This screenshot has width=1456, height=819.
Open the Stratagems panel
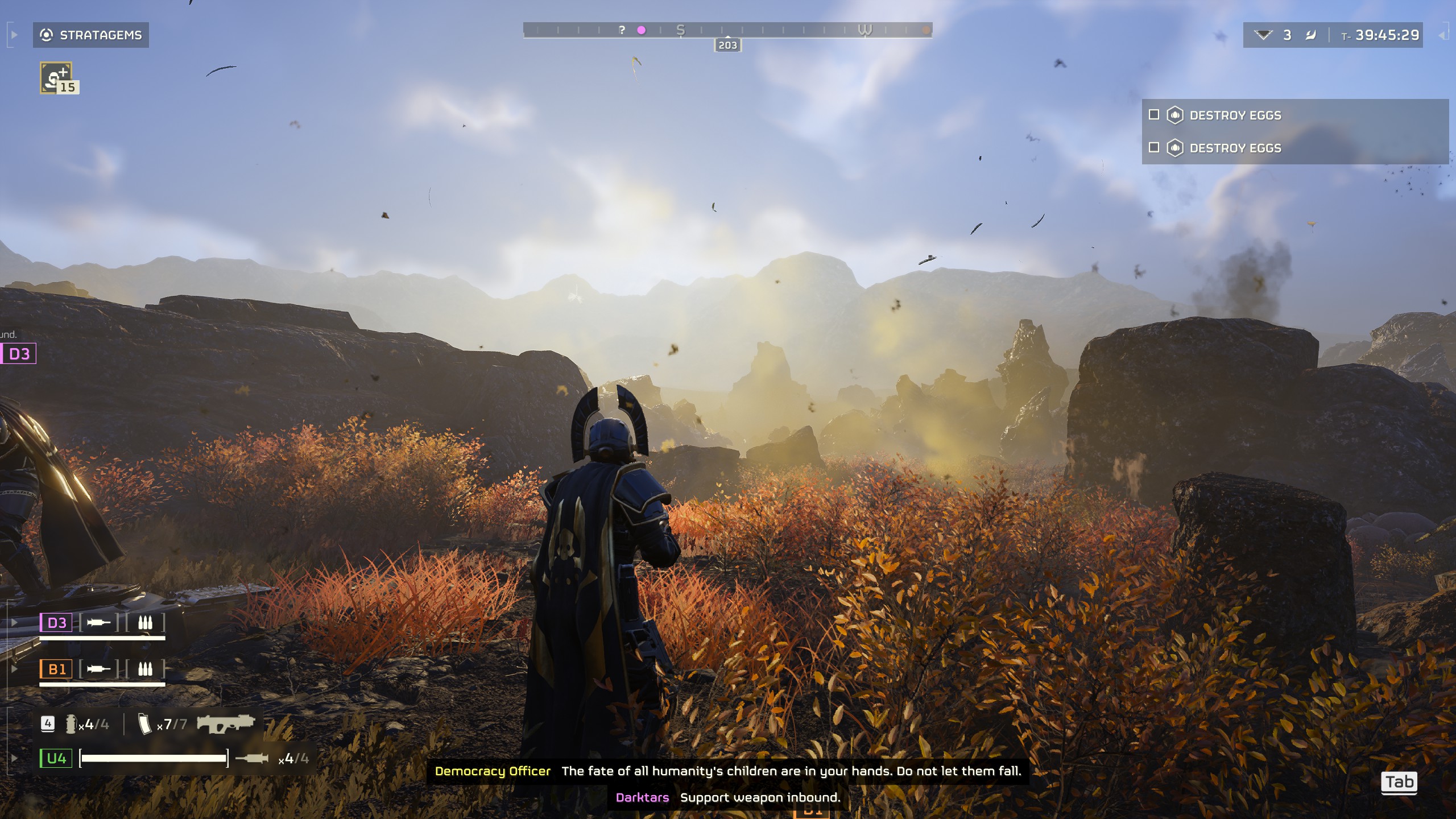91,35
